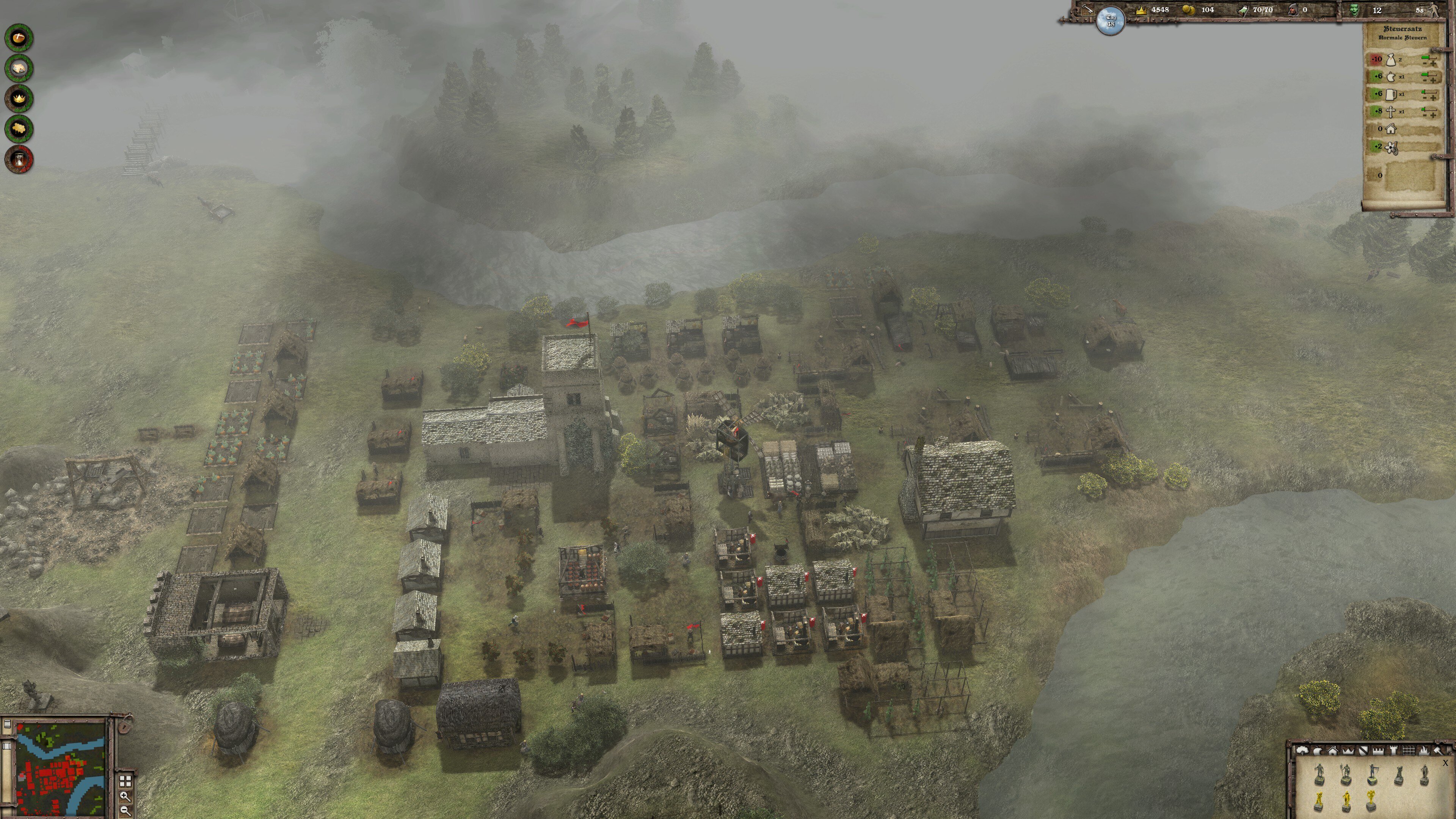The width and height of the screenshot is (1456, 819).
Task: Open the portcullis gatehouse build tab
Action: (x=1409, y=751)
